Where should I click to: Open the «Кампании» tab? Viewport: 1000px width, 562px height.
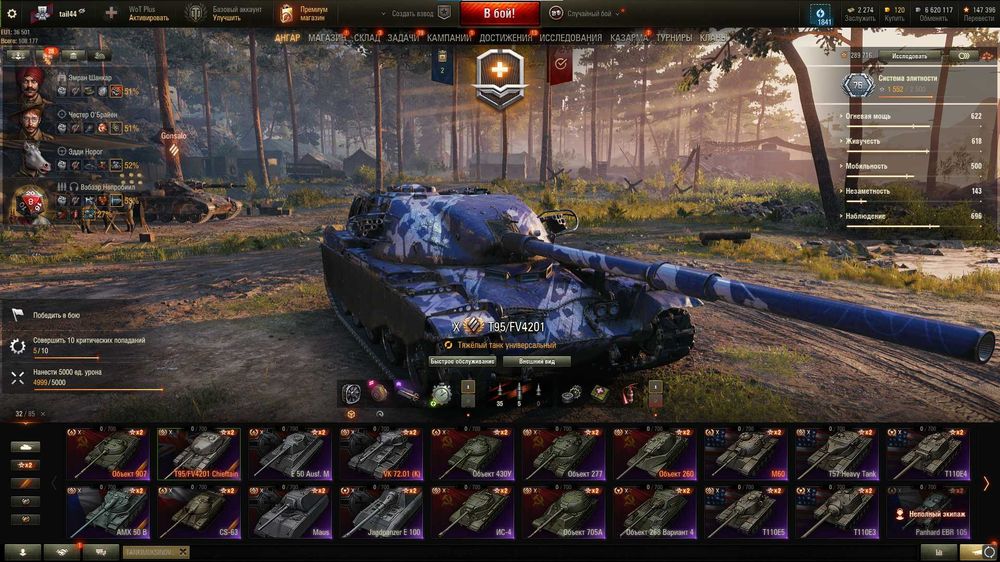[x=449, y=38]
